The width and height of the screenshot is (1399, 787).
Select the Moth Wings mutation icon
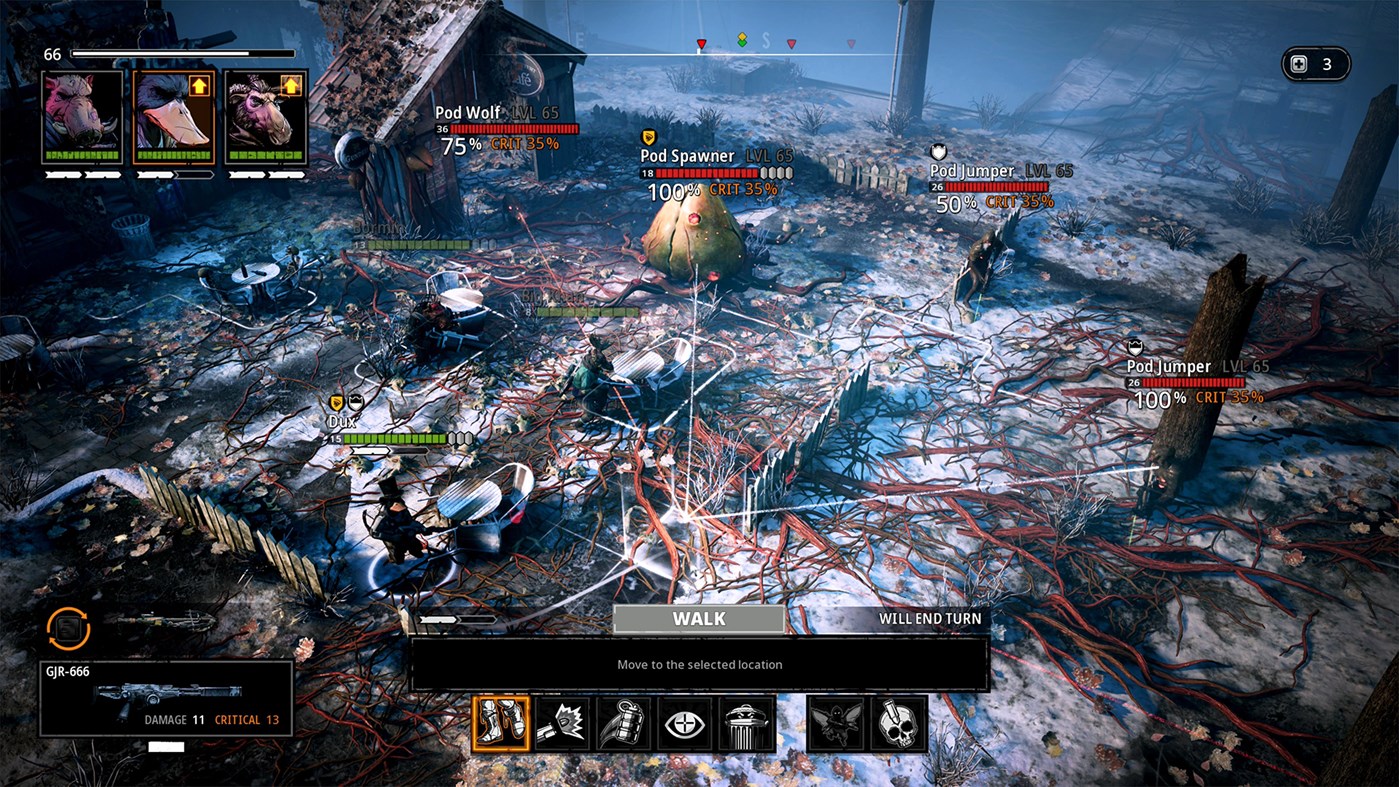[x=839, y=724]
